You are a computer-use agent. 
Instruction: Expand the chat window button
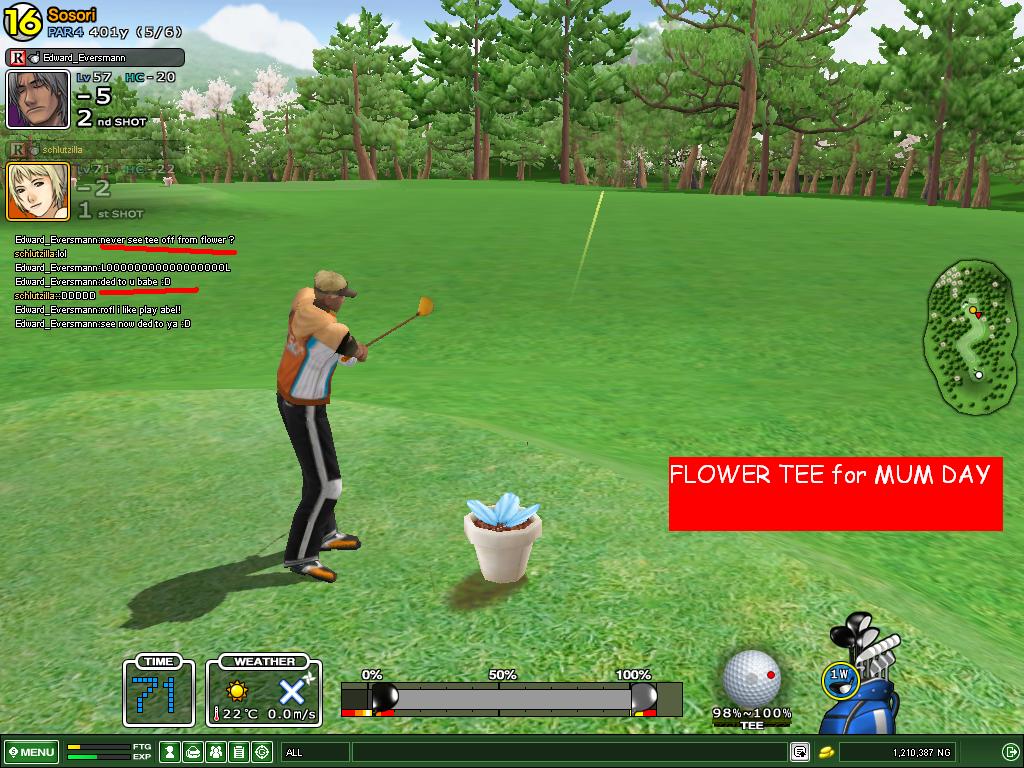[x=800, y=752]
